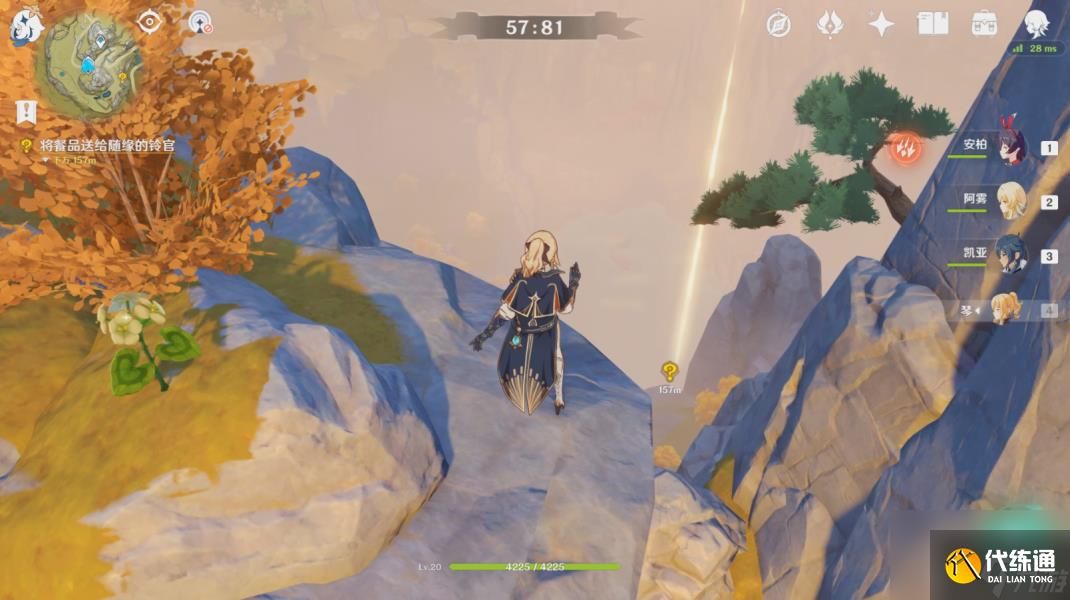Select the tracked quest 将餐品送给随缘的铃官
The width and height of the screenshot is (1070, 600).
(x=107, y=146)
